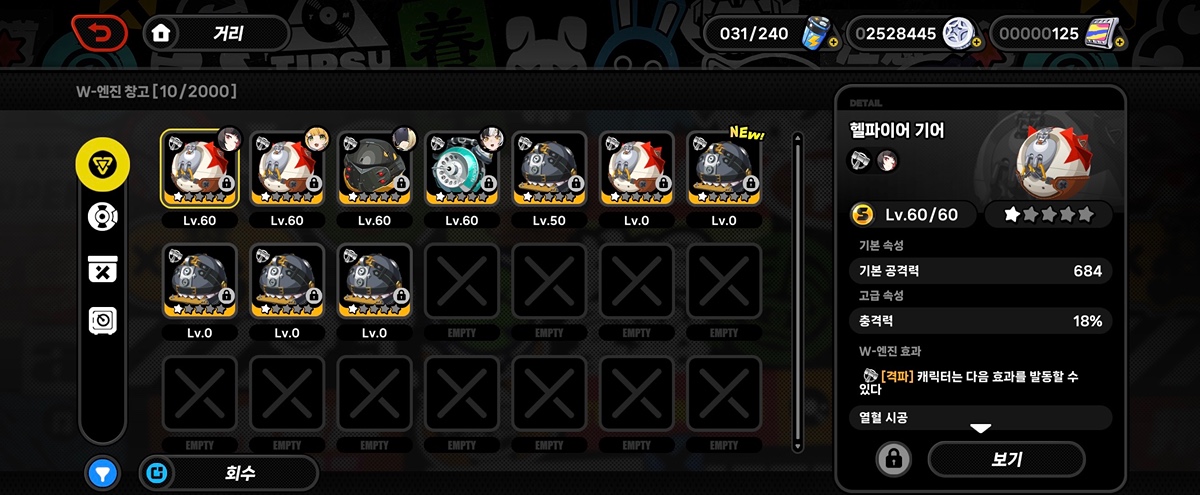Toggle the lock button beside 보기
The width and height of the screenshot is (1200, 495).
click(893, 459)
